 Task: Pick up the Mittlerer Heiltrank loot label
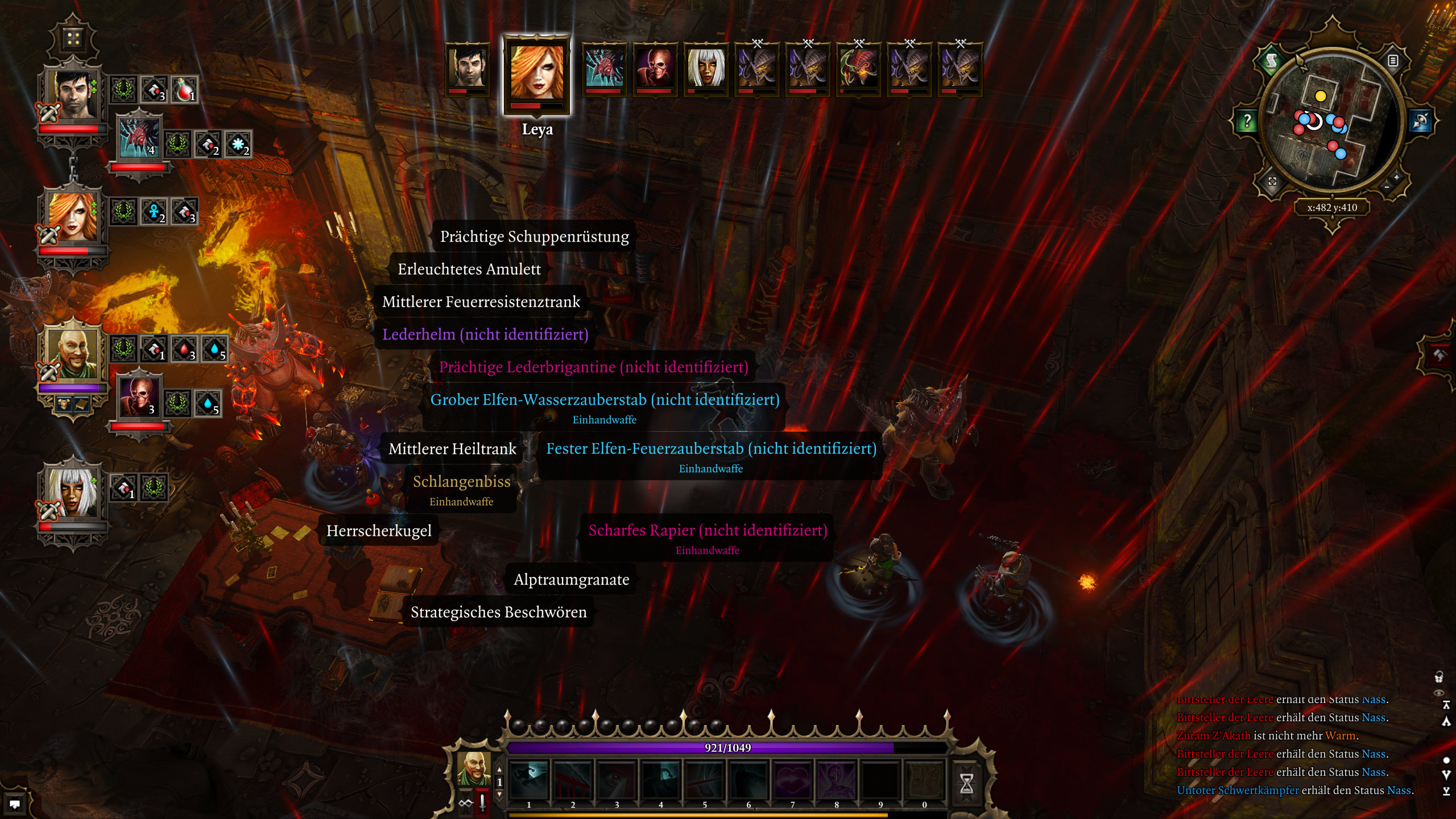[x=452, y=449]
